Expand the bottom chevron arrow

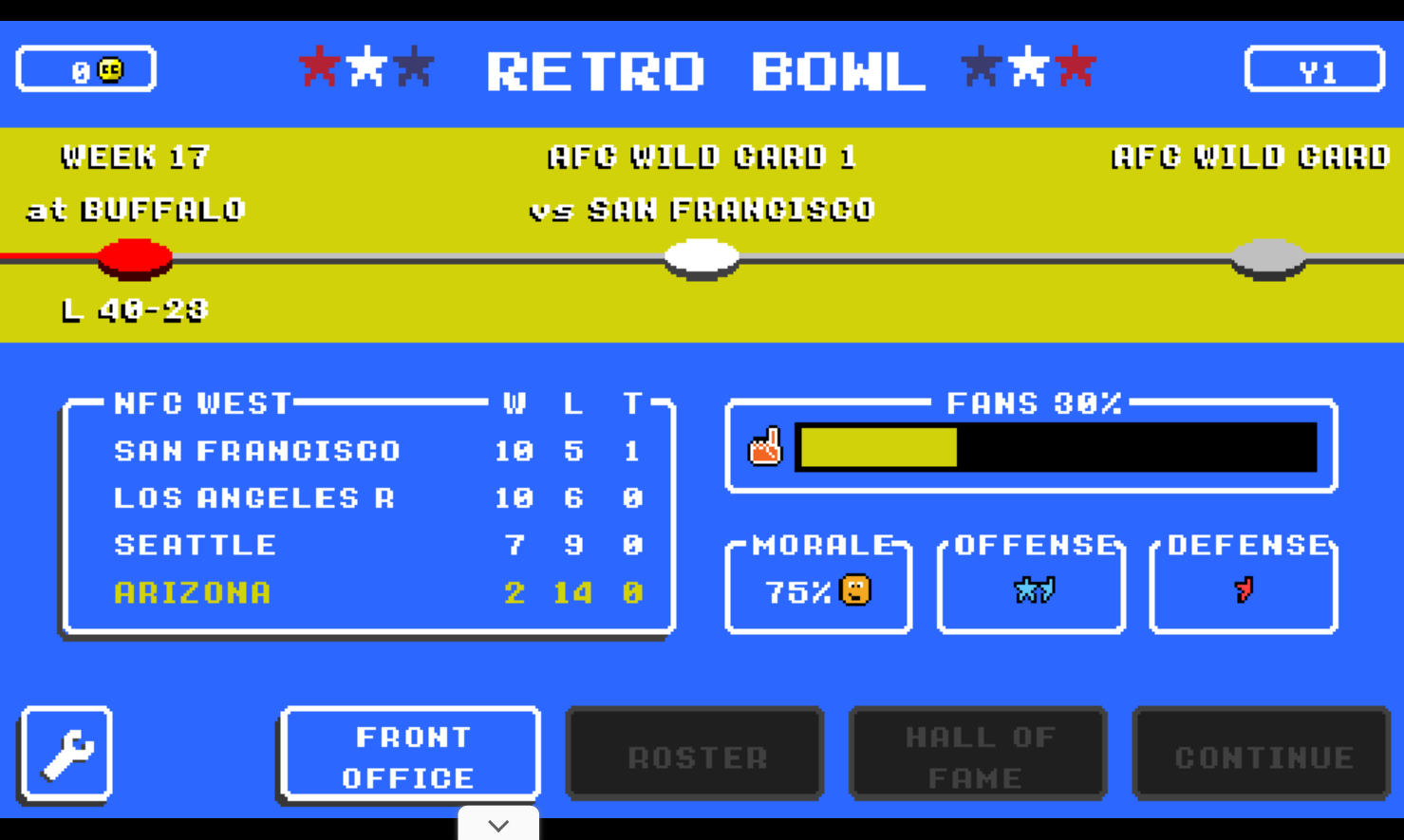pyautogui.click(x=498, y=824)
